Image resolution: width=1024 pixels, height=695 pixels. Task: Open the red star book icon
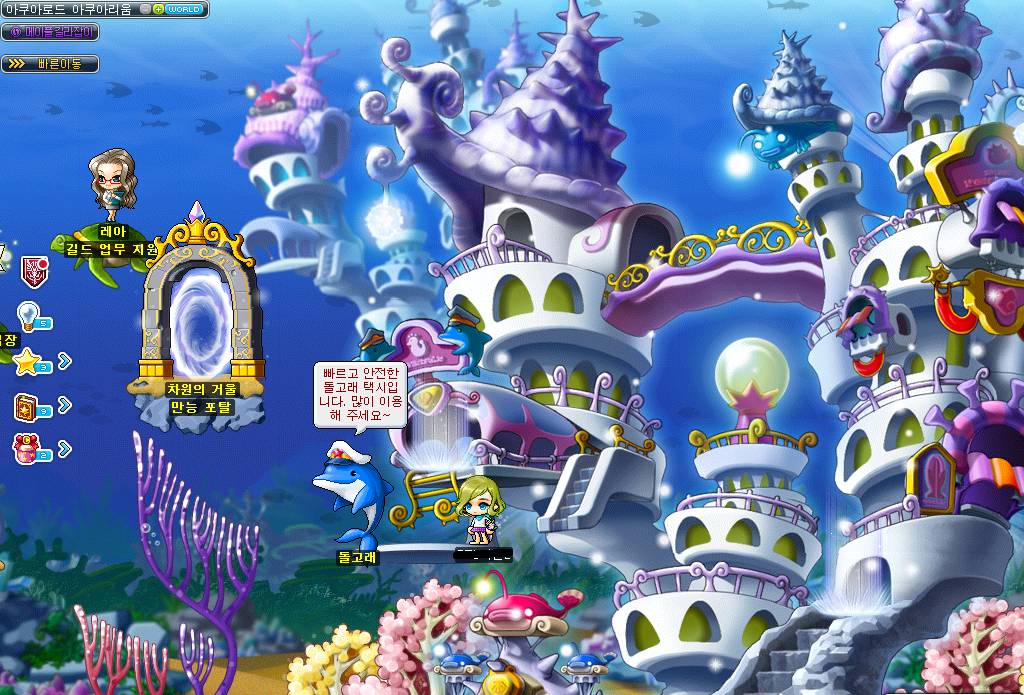click(27, 406)
